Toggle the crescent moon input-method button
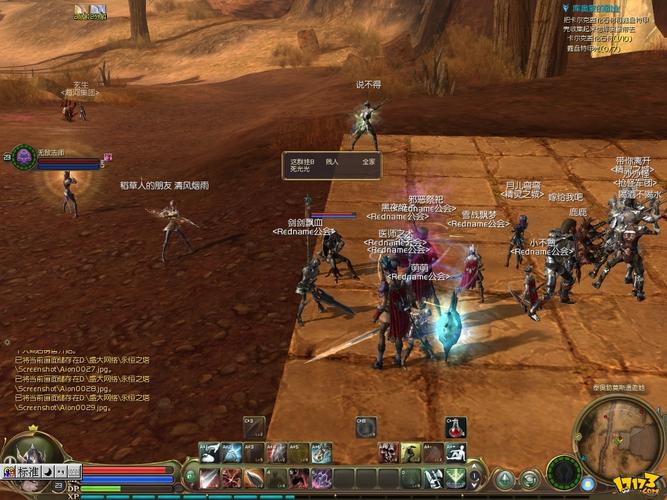The image size is (667, 500). [x=48, y=471]
